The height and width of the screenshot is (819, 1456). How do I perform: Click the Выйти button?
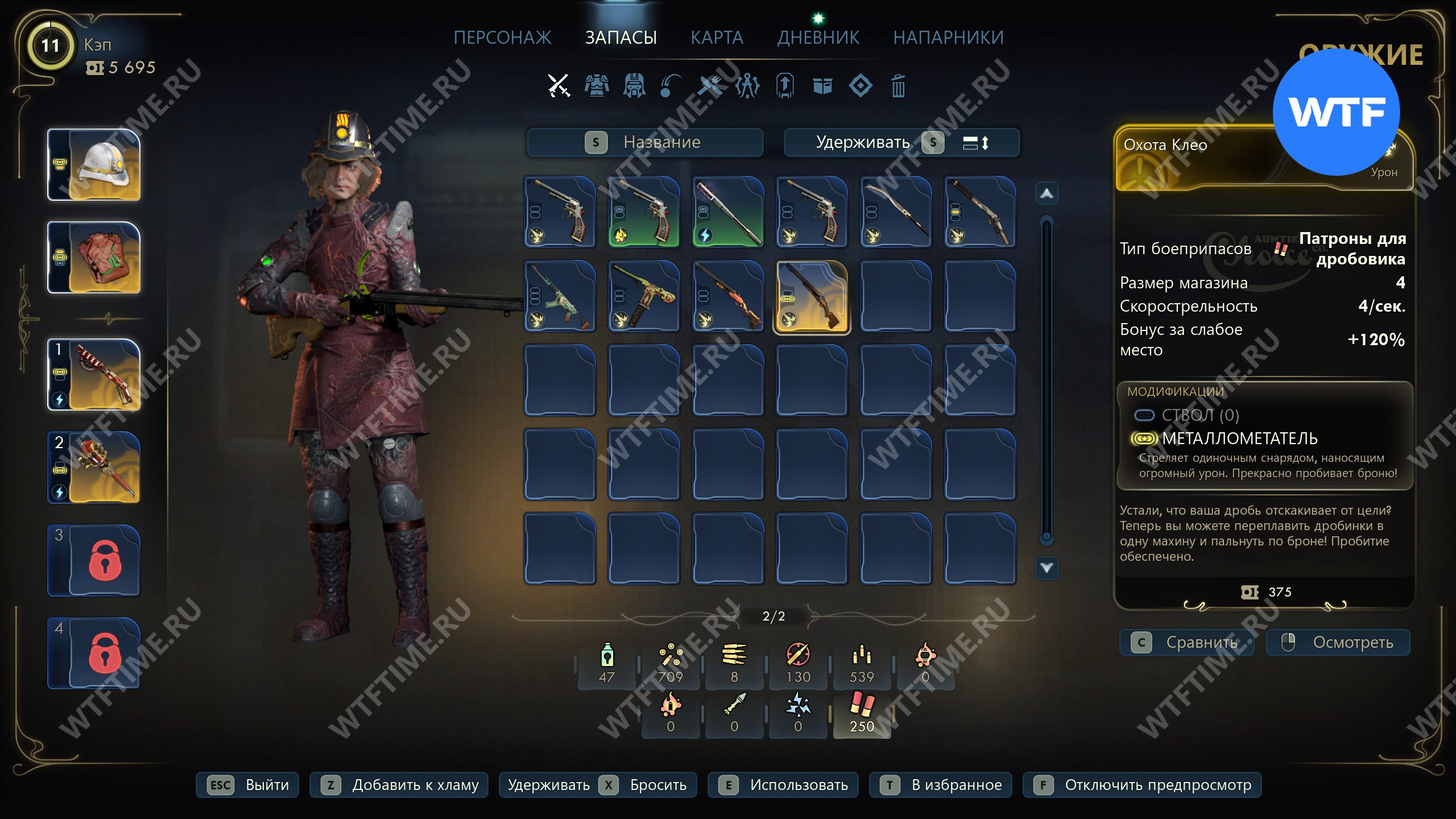coord(247,785)
